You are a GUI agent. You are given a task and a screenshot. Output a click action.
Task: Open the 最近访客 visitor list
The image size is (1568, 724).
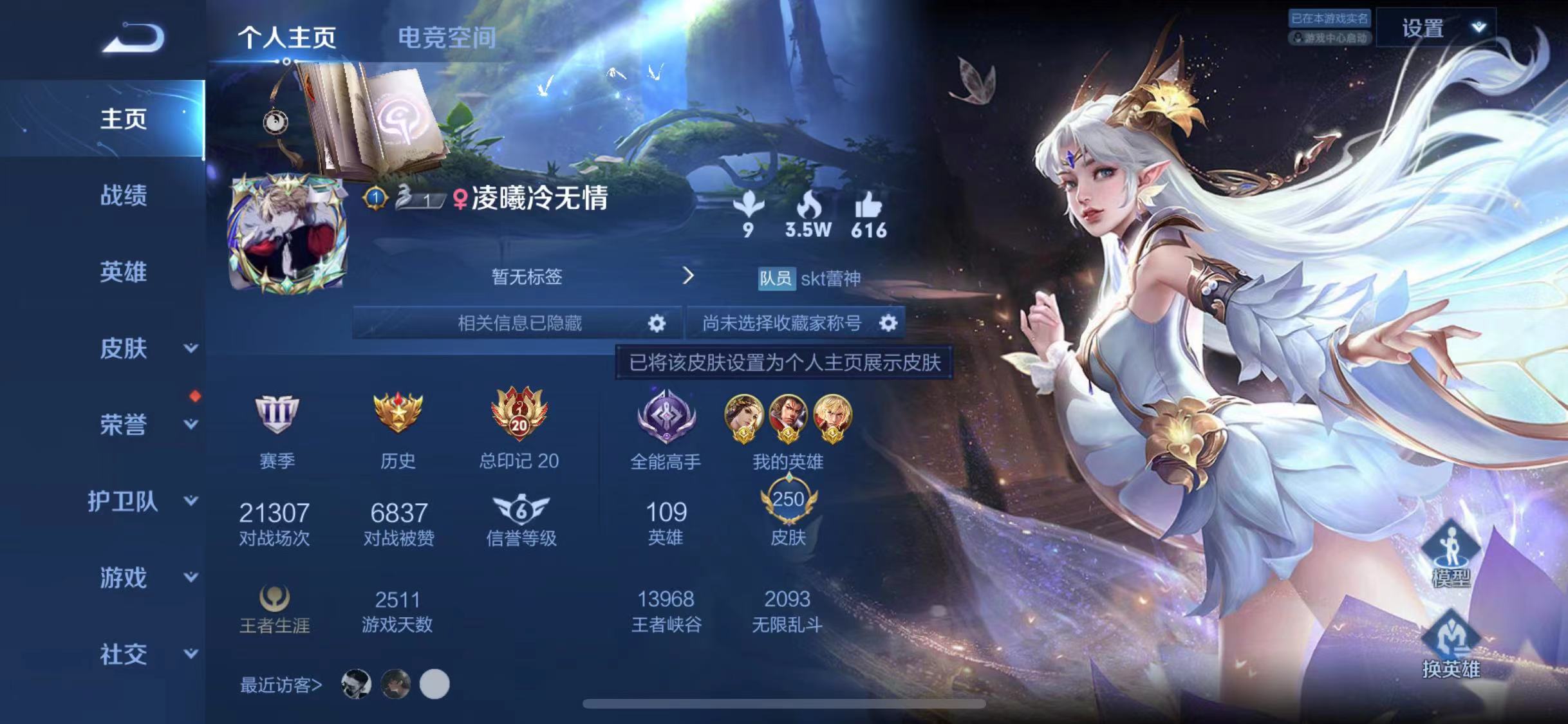(x=281, y=685)
